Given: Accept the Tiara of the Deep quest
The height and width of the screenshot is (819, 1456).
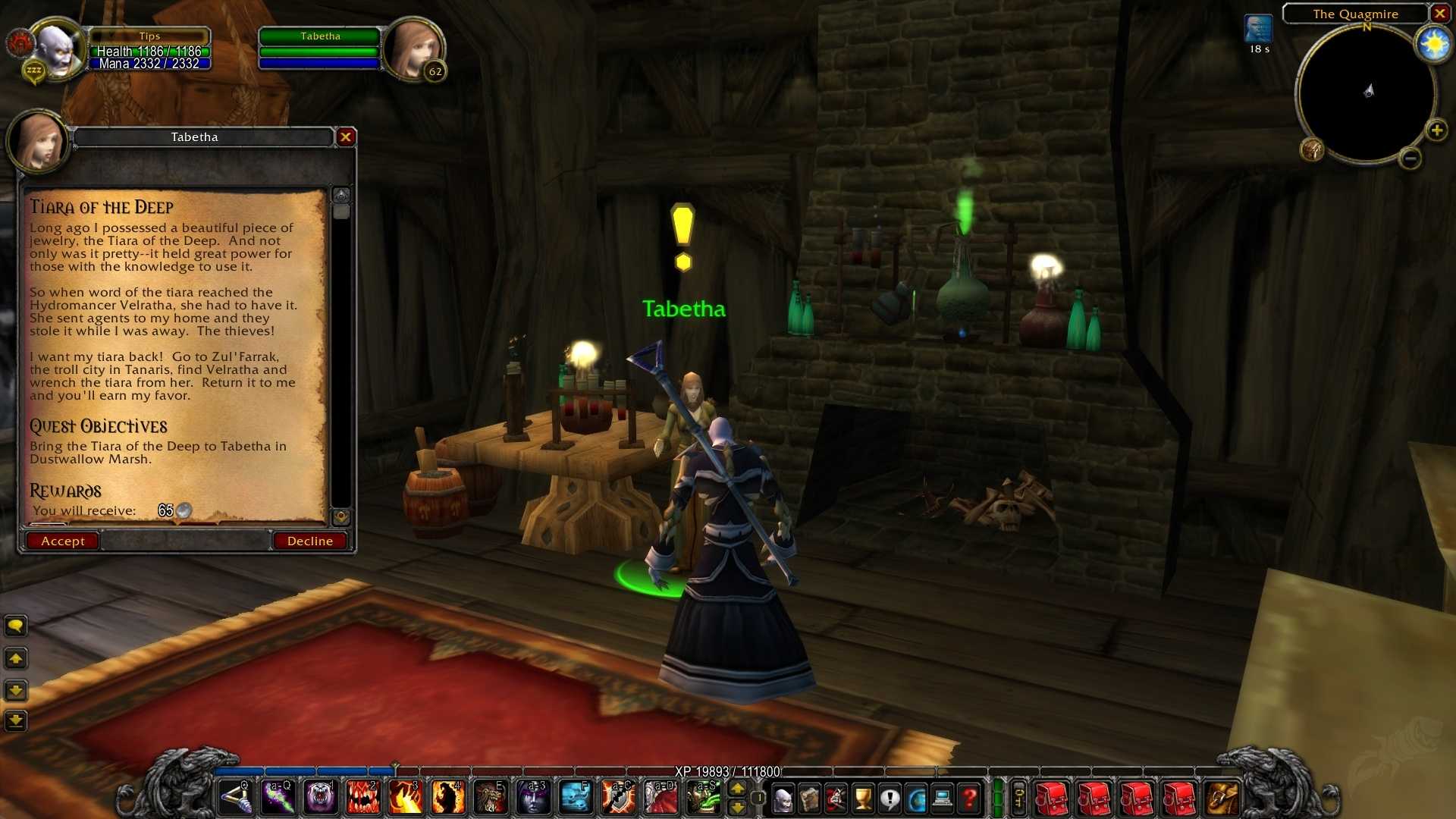Looking at the screenshot, I should pos(62,541).
